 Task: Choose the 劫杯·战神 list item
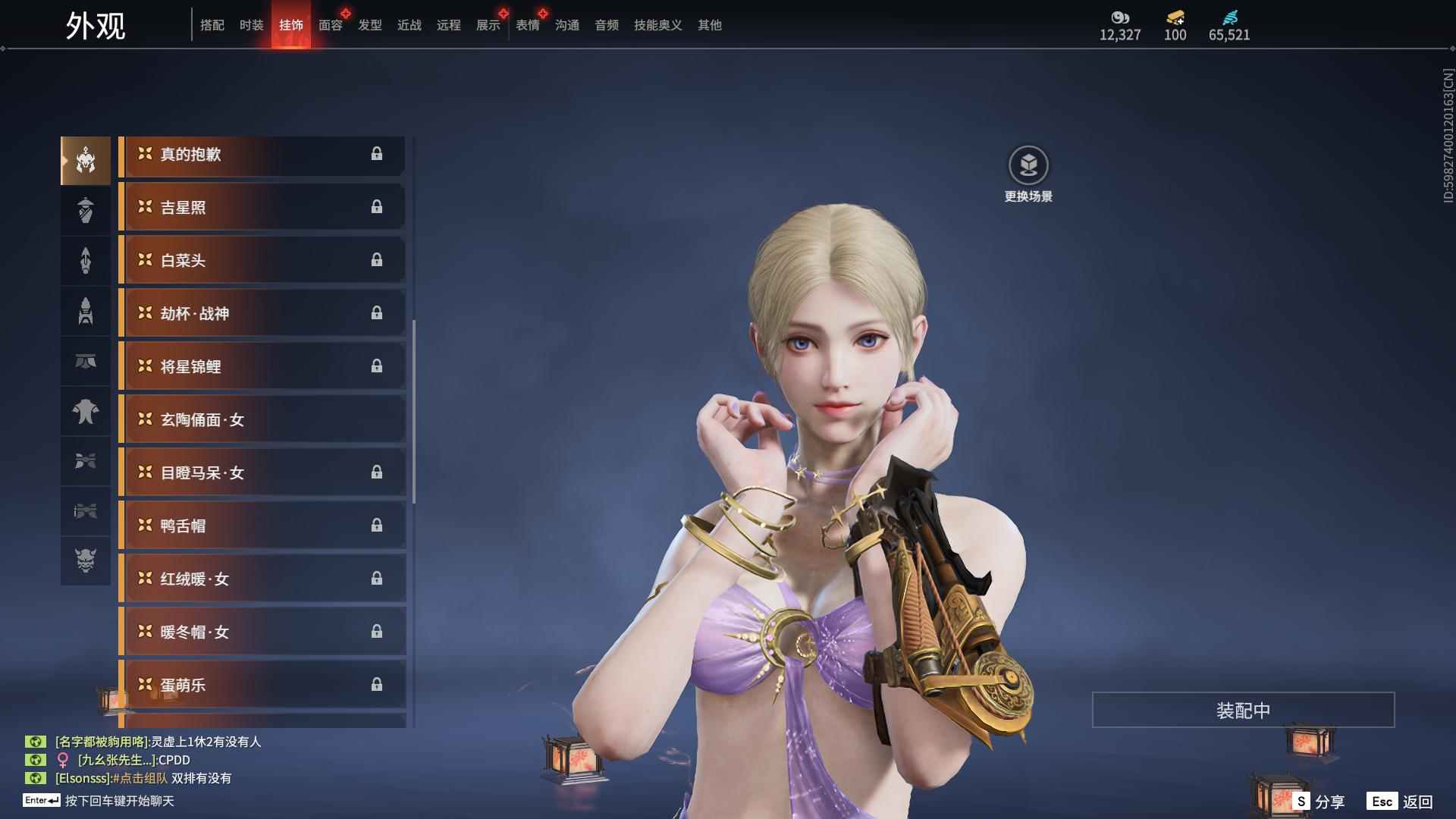click(262, 314)
